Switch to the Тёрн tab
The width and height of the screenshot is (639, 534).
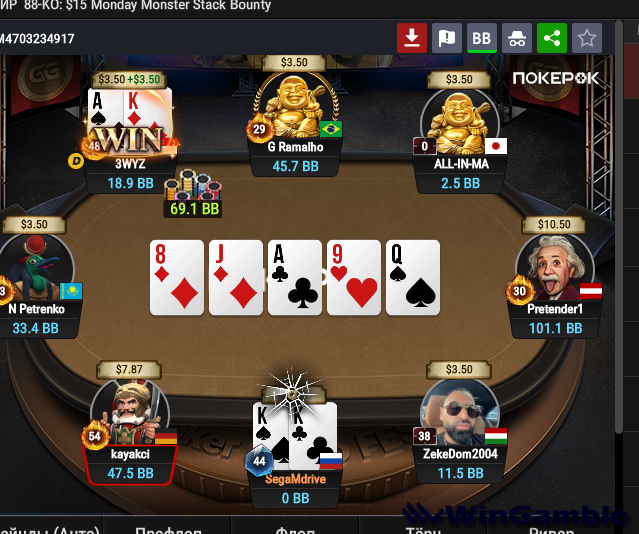point(423,526)
